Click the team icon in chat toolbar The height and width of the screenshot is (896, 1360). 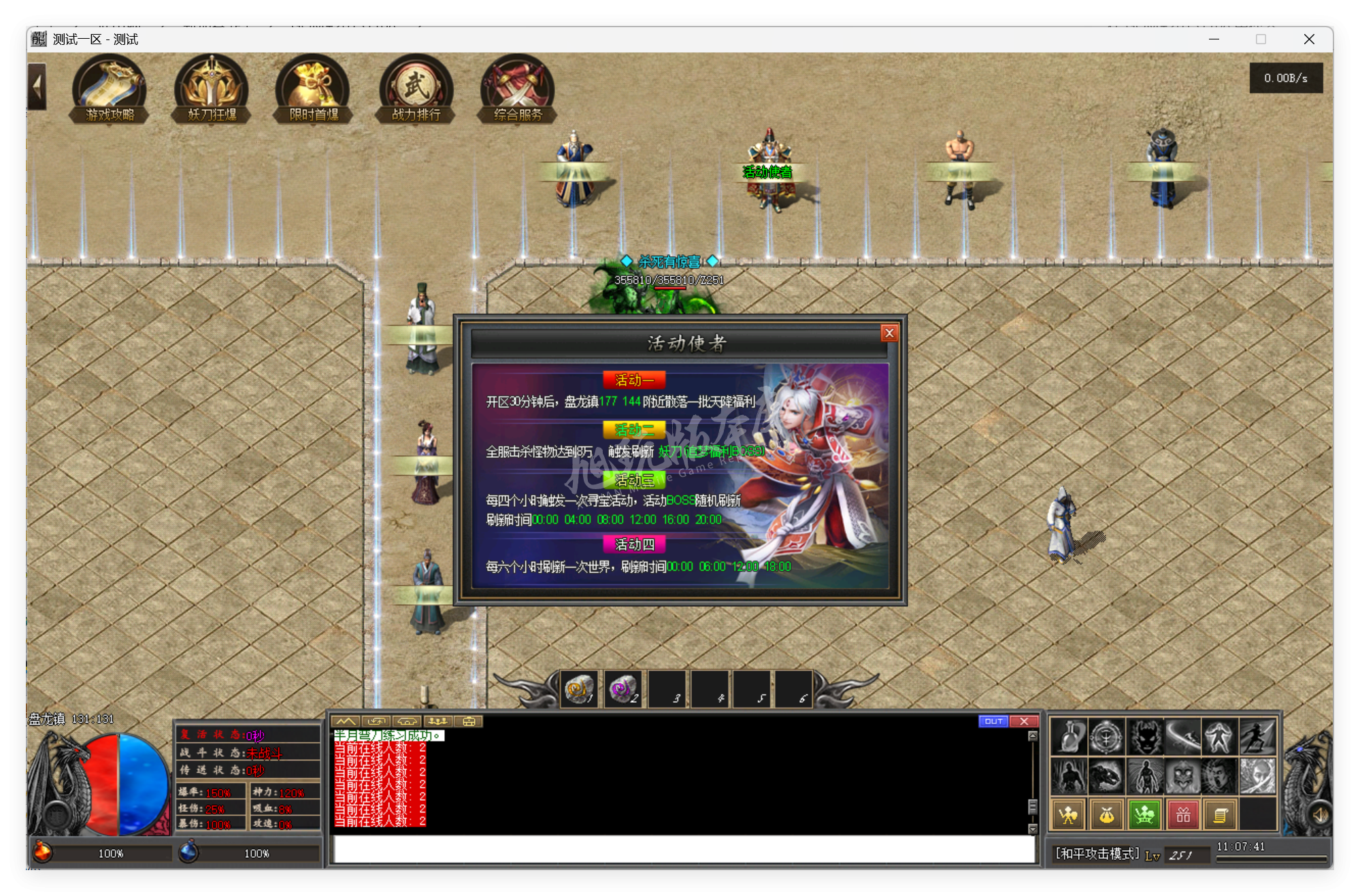point(438,722)
